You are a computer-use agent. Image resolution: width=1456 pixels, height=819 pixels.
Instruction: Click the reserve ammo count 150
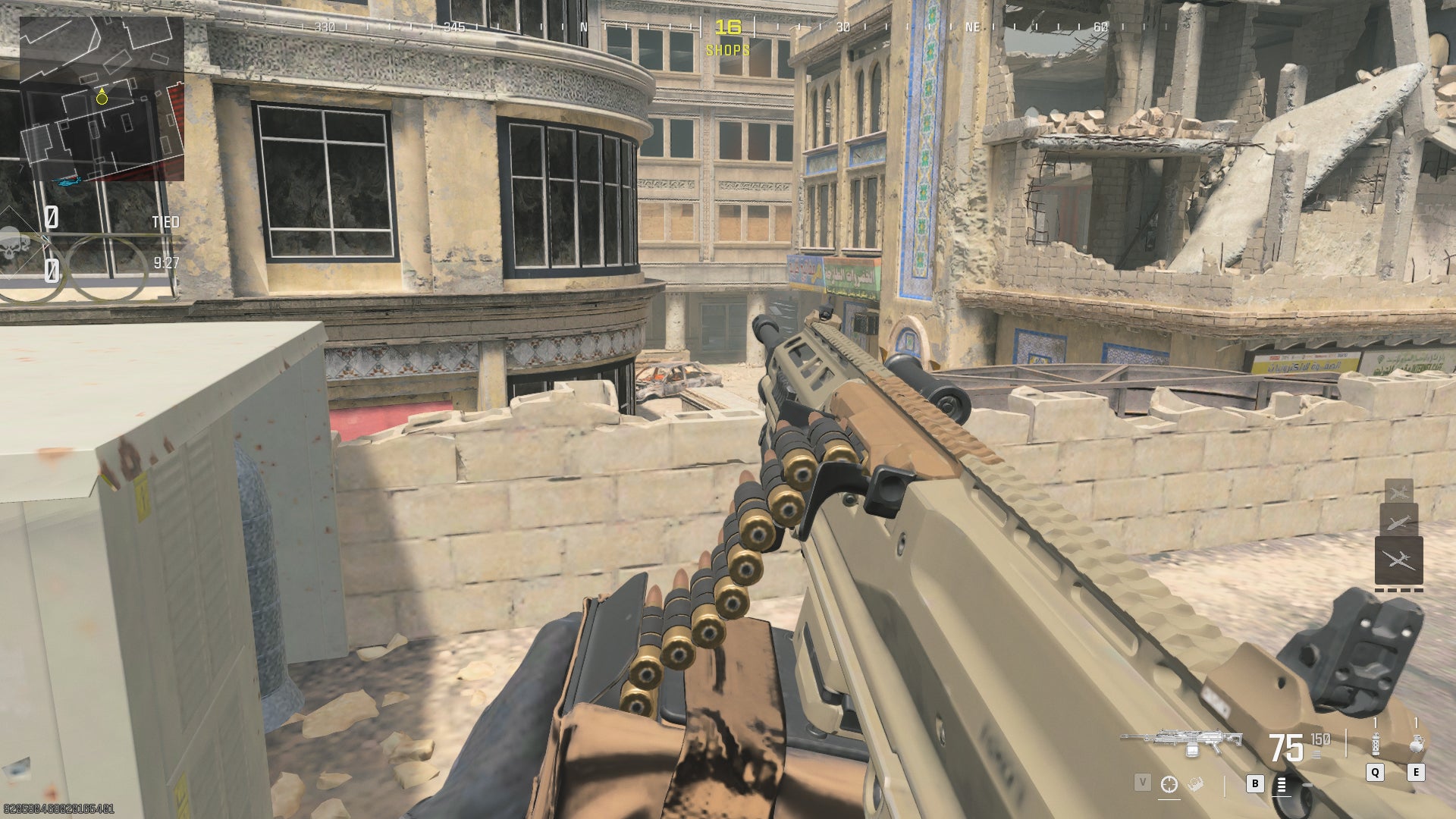(1319, 739)
